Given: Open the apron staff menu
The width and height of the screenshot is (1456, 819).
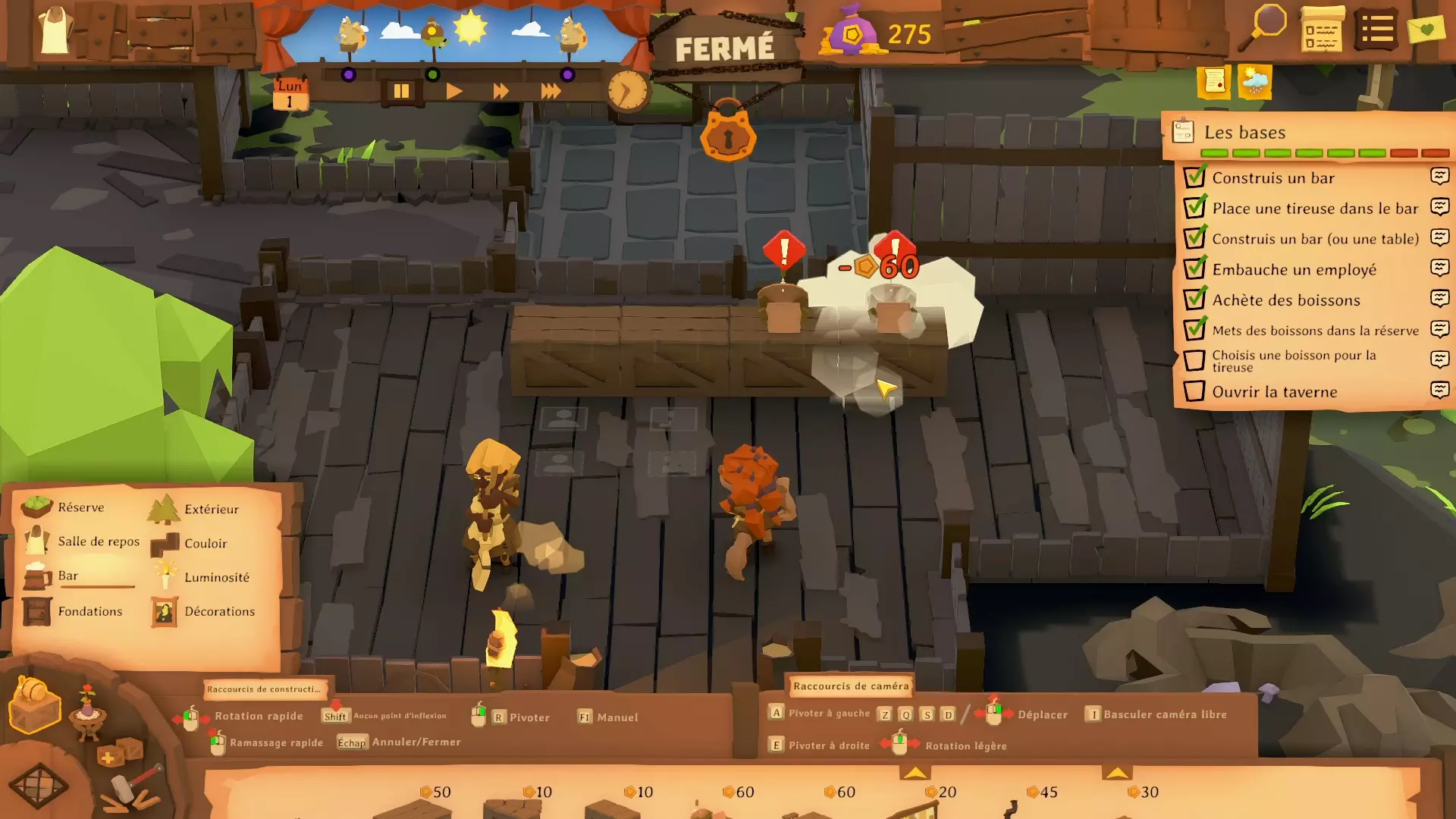Looking at the screenshot, I should pyautogui.click(x=55, y=30).
